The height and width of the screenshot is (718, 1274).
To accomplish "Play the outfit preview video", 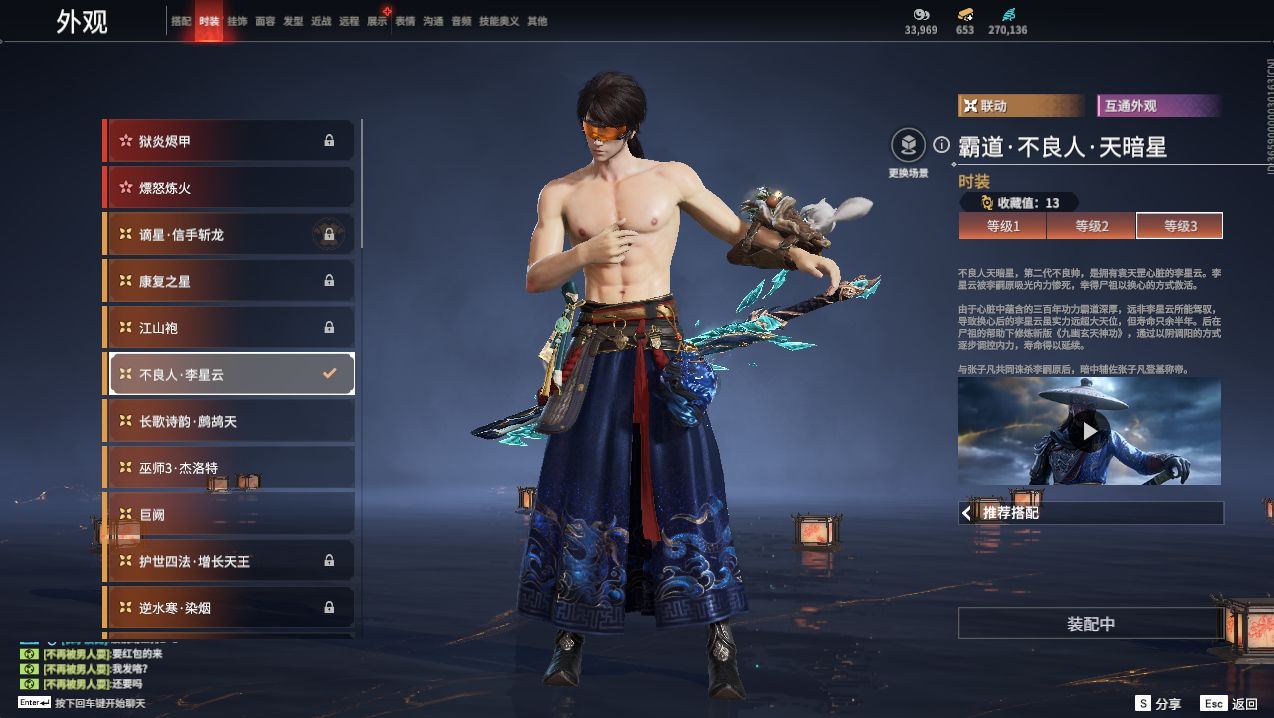I will point(1089,431).
